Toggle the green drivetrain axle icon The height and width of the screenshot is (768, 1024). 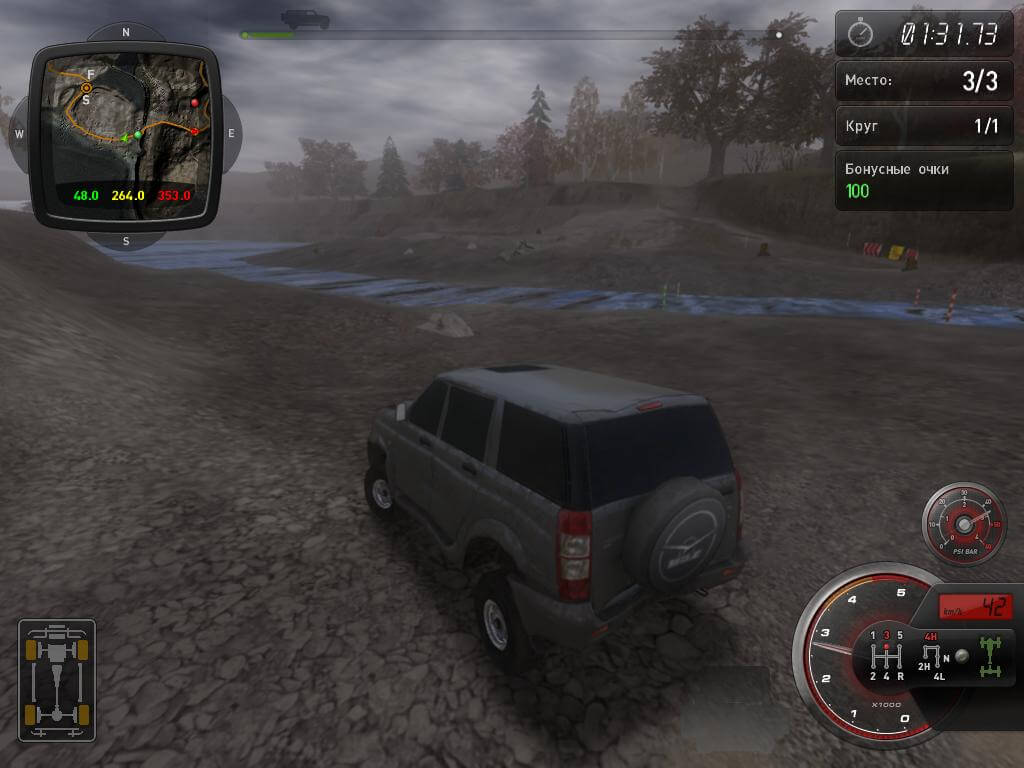click(990, 656)
